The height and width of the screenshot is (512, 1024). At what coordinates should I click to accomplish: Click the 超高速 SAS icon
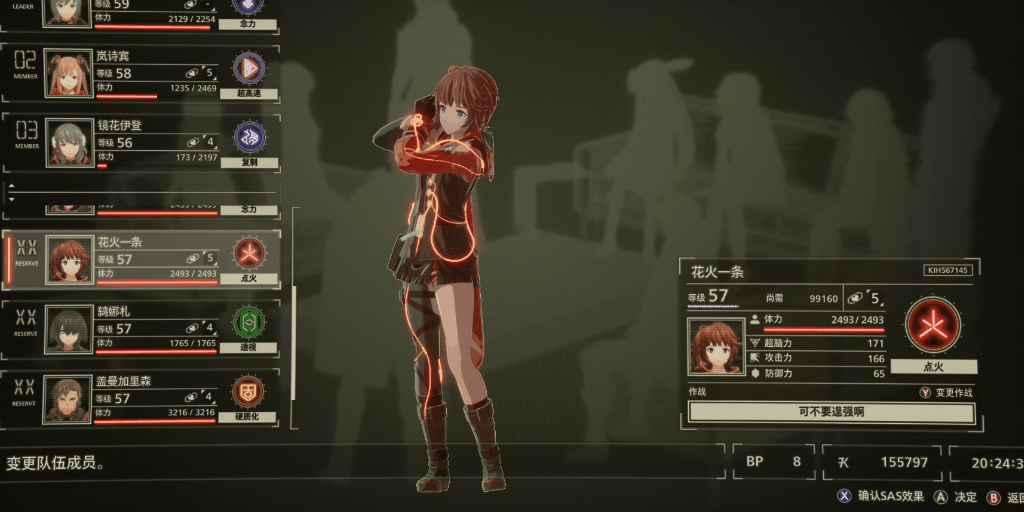pyautogui.click(x=248, y=68)
